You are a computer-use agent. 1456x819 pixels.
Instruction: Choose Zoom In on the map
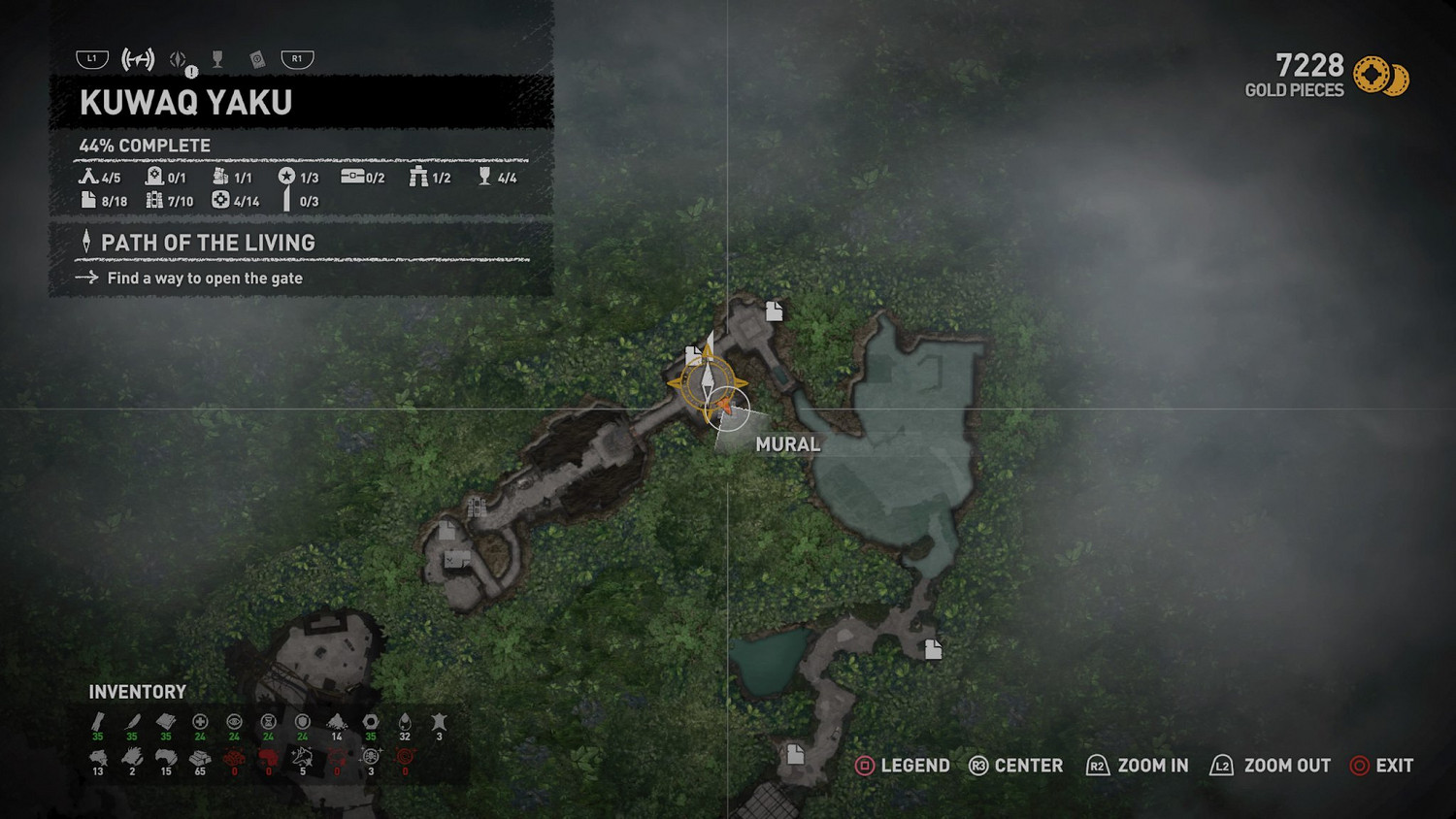[1137, 766]
